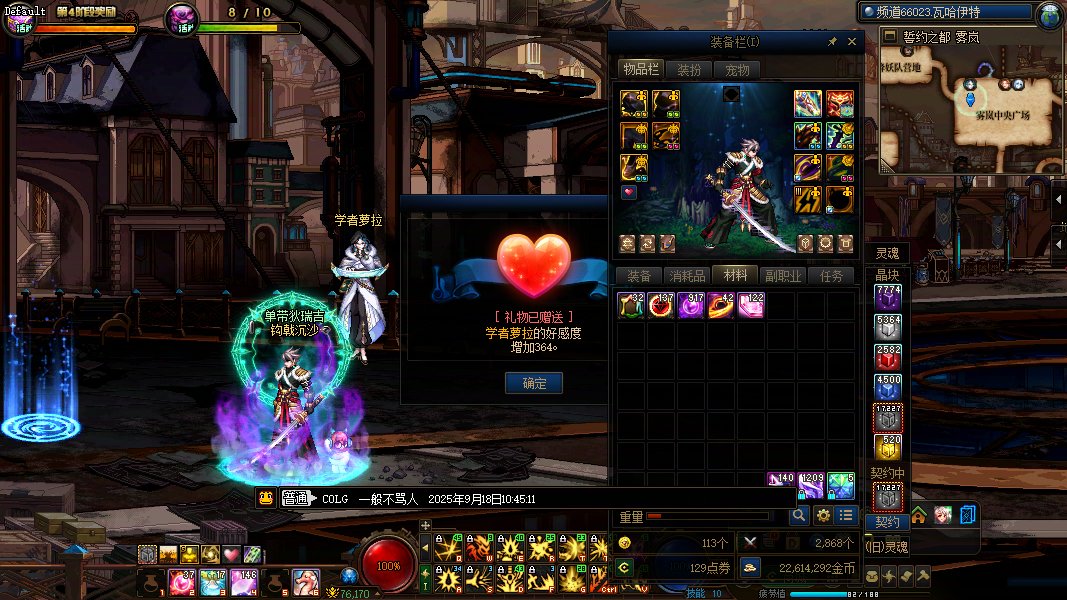Screen dimensions: 1067x600
Task: Click the green house icon button
Action: [x=918, y=515]
